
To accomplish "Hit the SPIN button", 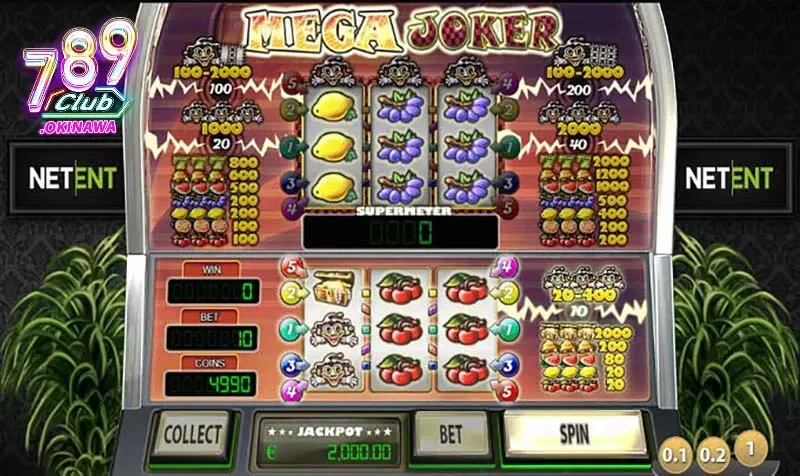I will [x=574, y=434].
